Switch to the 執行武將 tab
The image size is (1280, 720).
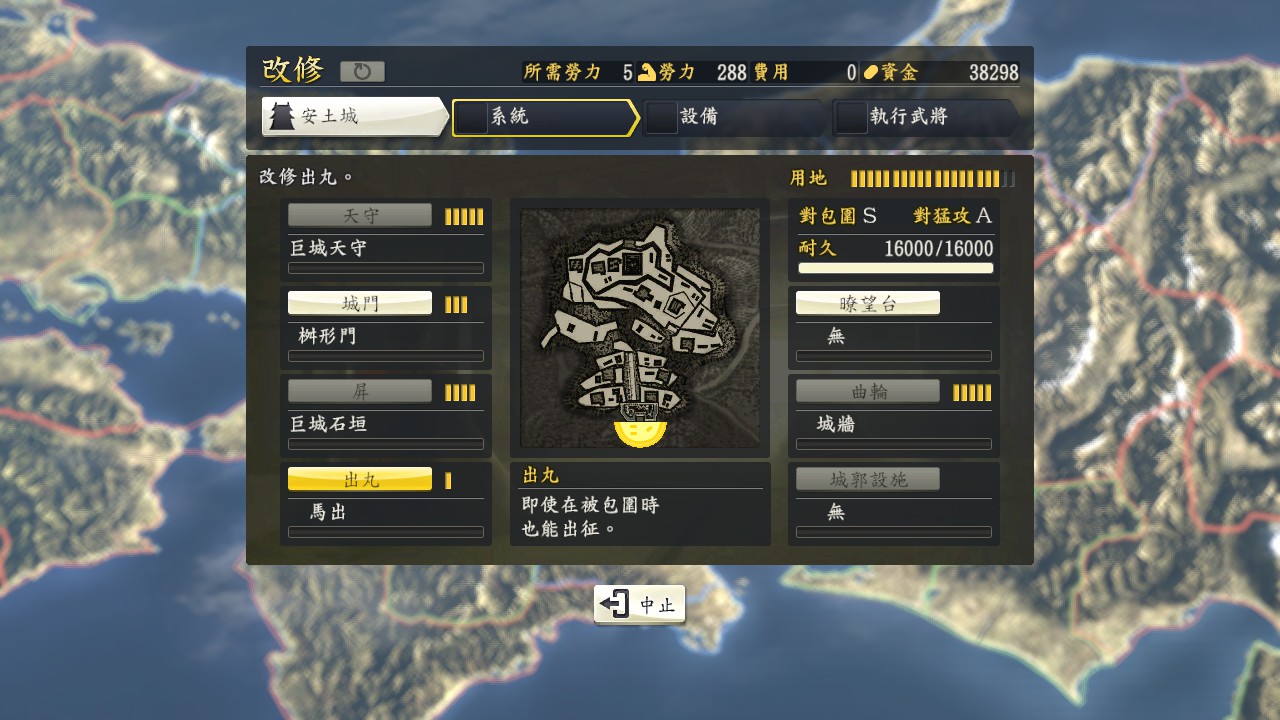point(915,118)
